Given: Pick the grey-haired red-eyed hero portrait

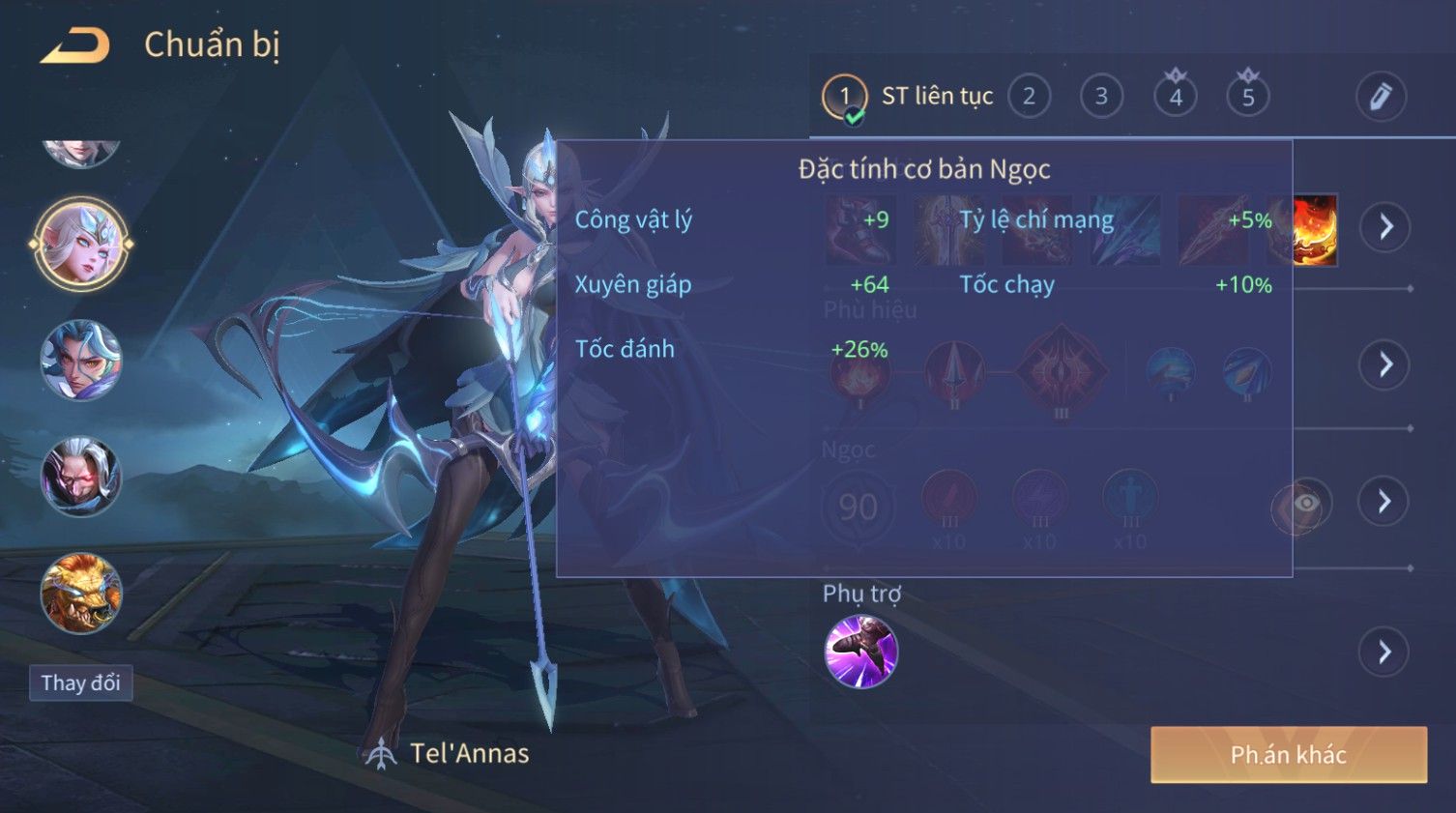Looking at the screenshot, I should click(x=81, y=477).
